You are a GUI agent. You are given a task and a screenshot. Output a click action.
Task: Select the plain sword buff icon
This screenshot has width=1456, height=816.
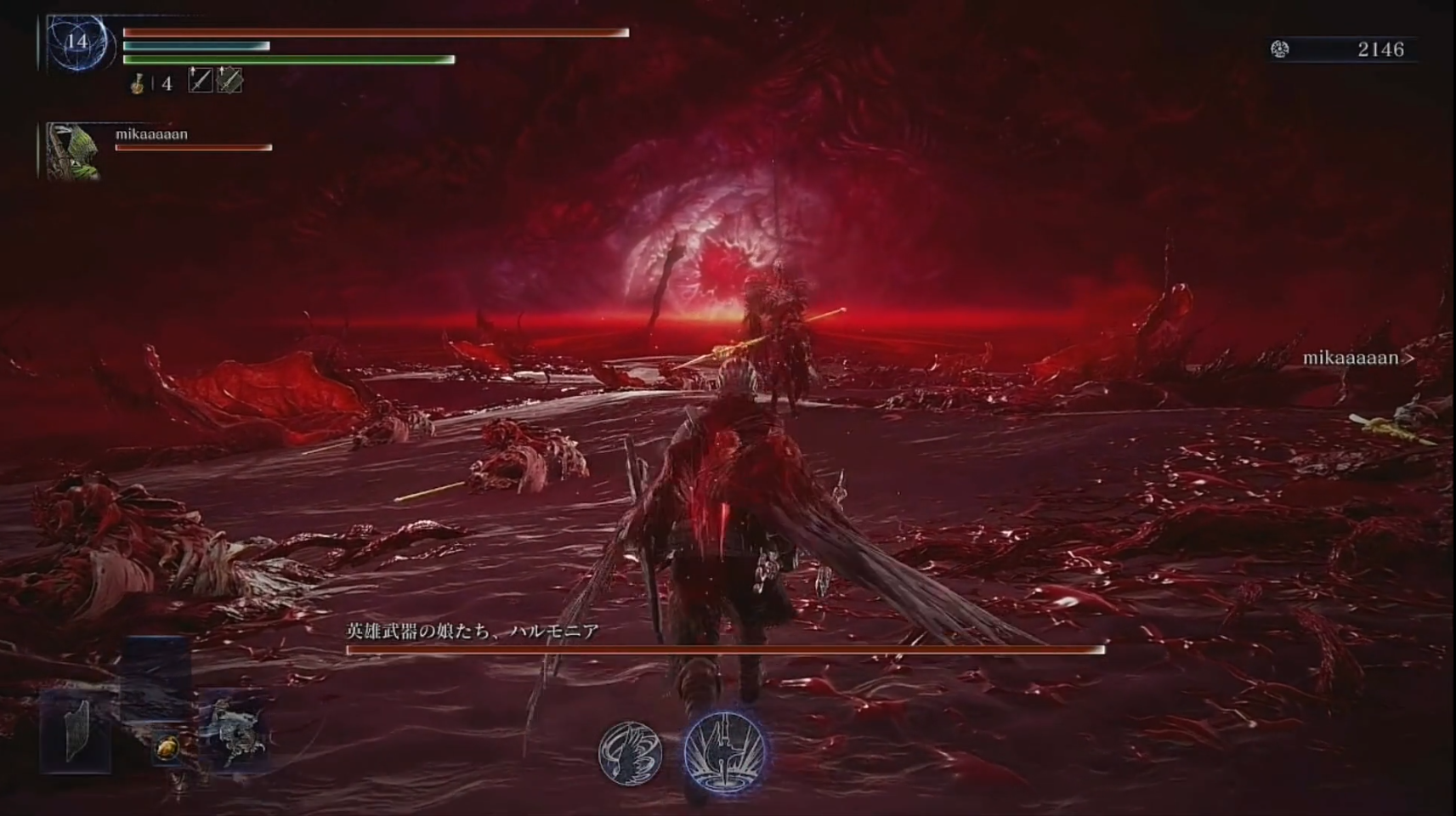[x=200, y=80]
